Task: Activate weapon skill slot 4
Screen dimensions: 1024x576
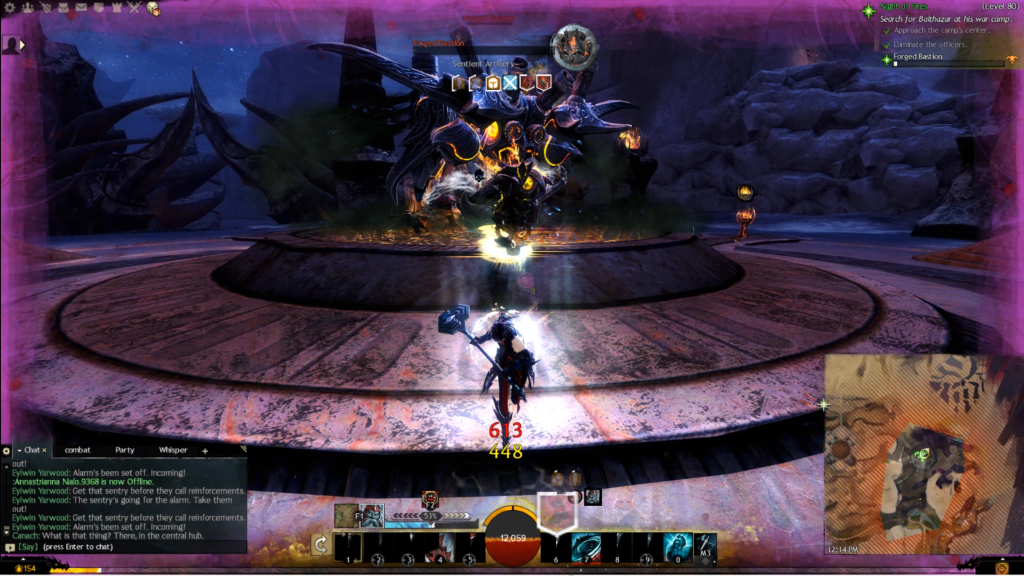Action: coord(440,547)
